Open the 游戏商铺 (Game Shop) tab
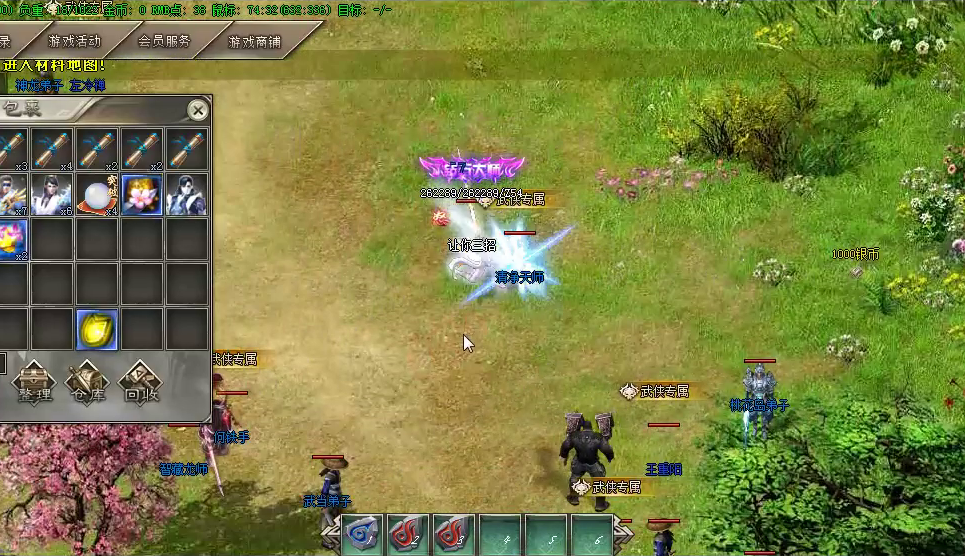Viewport: 965px width, 556px height. (x=254, y=42)
